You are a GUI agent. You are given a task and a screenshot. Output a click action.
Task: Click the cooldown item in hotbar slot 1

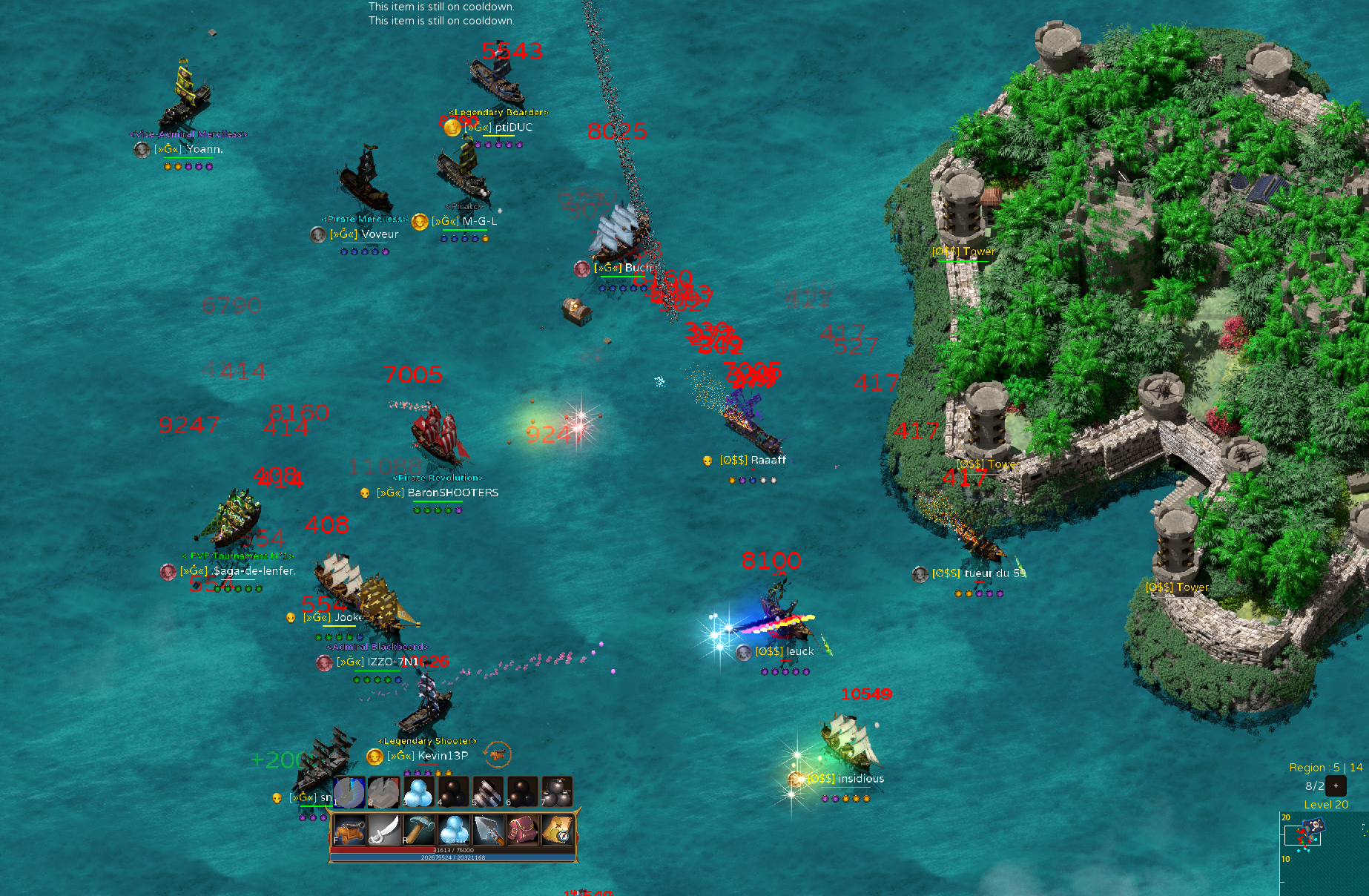click(349, 791)
